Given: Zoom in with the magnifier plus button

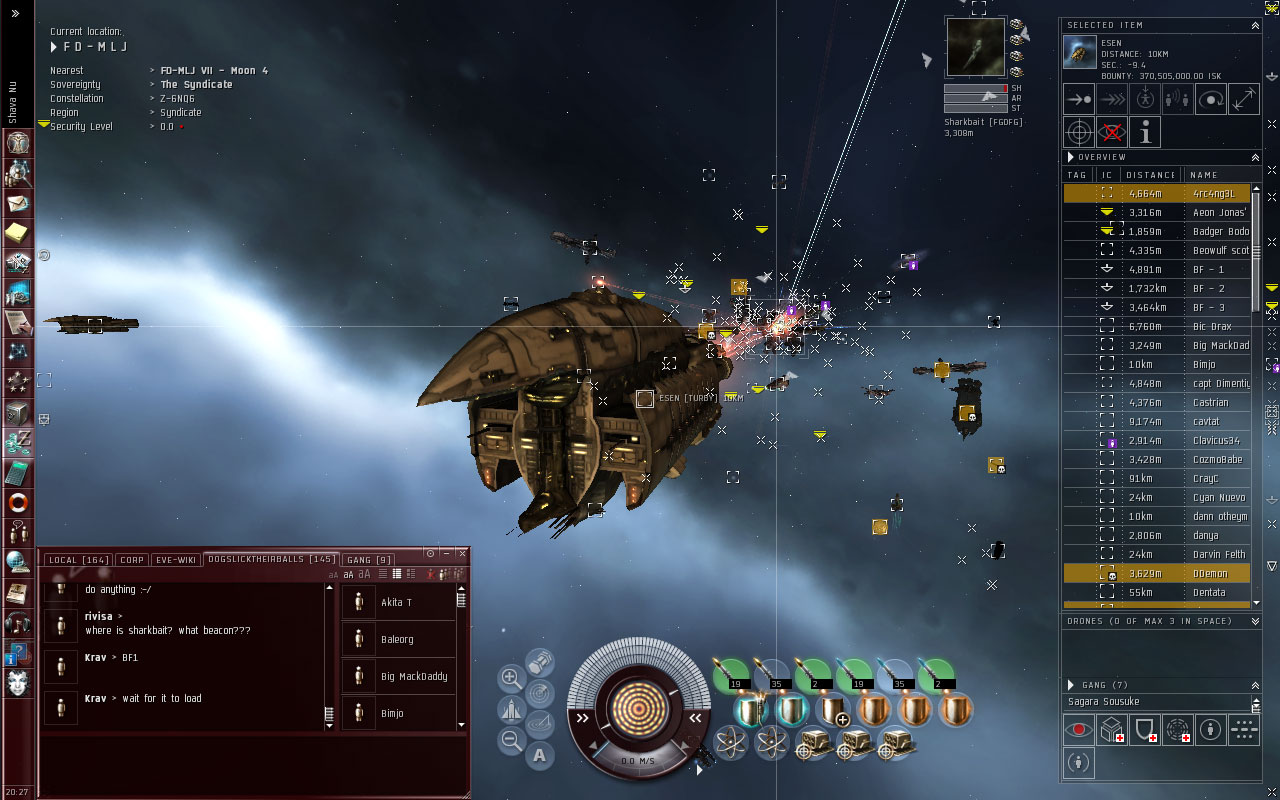Looking at the screenshot, I should [x=511, y=678].
